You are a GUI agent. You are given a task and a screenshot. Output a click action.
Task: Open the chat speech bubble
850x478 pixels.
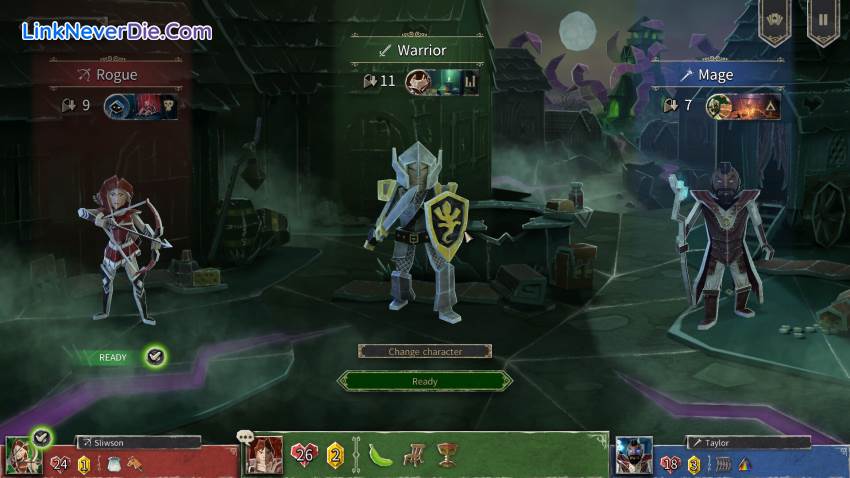click(244, 436)
